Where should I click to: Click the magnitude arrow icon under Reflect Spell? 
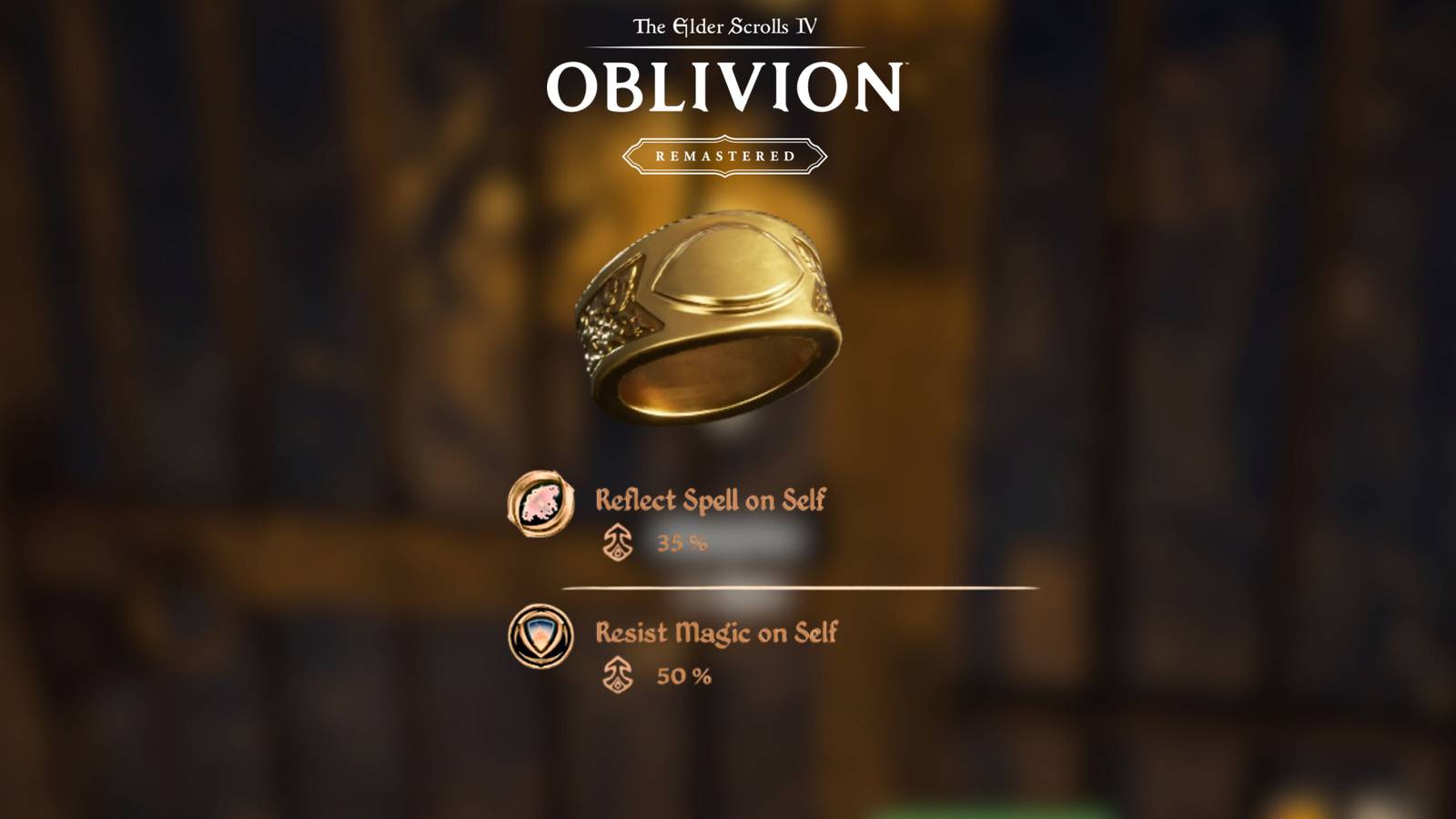coord(619,543)
